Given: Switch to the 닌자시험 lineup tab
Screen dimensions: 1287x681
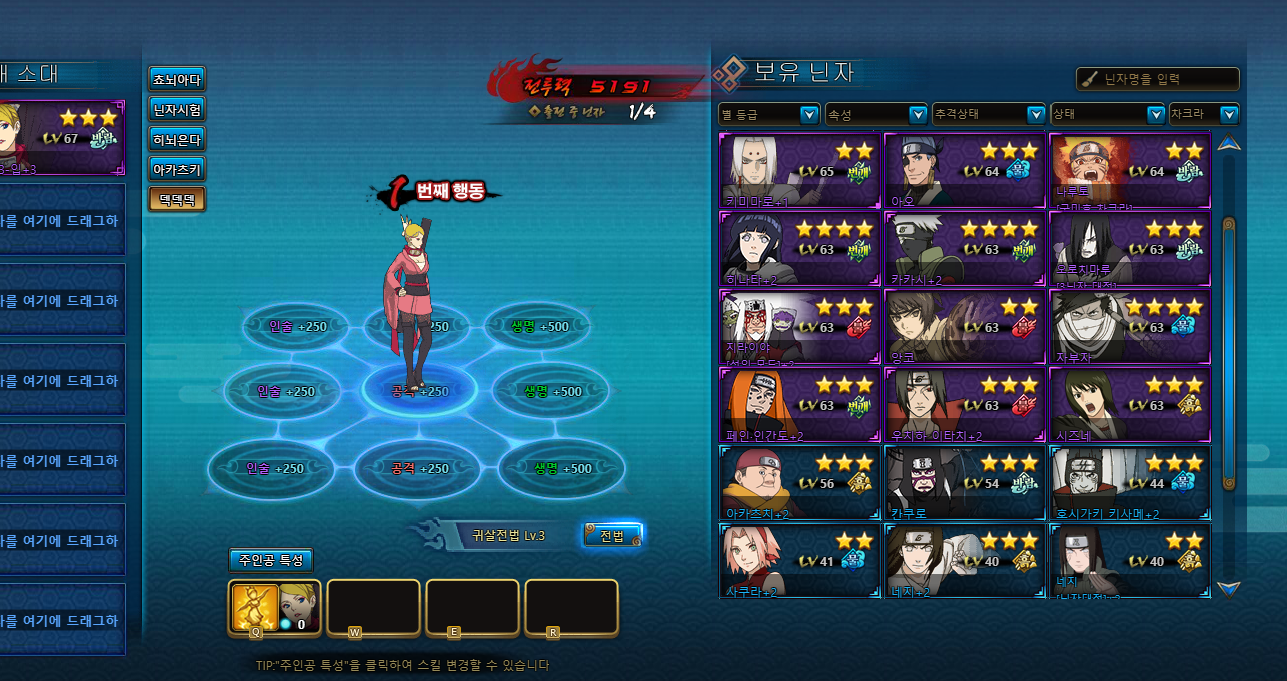Looking at the screenshot, I should pos(177,109).
